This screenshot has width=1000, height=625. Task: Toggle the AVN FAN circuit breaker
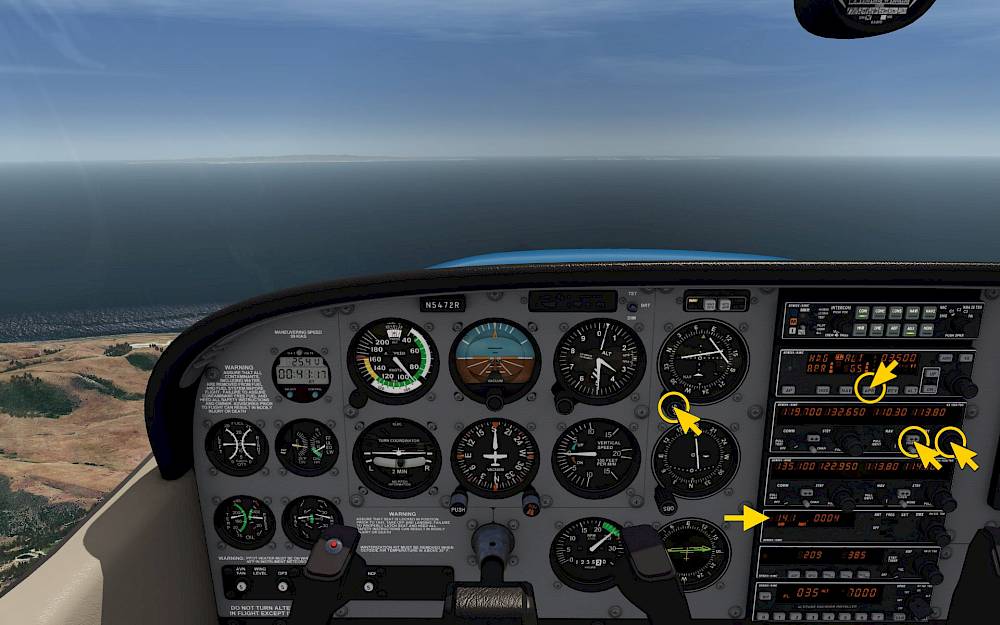[241, 587]
